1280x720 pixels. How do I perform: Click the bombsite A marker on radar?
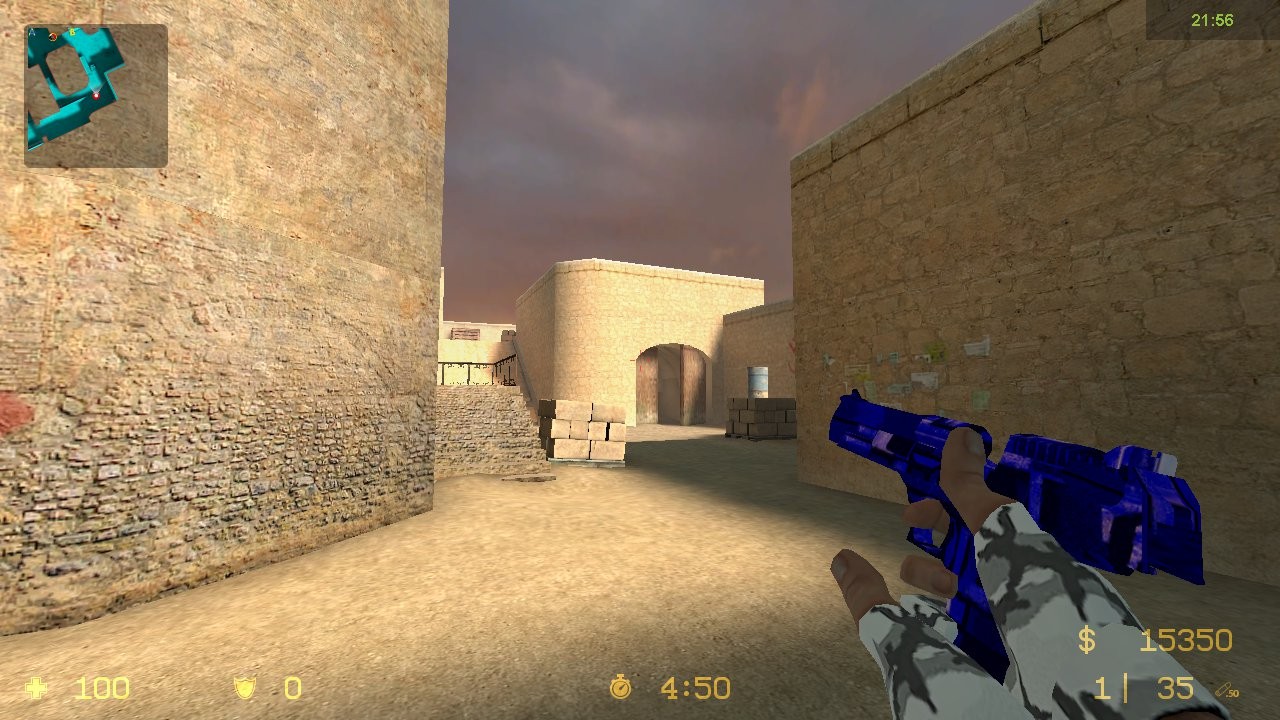point(31,31)
